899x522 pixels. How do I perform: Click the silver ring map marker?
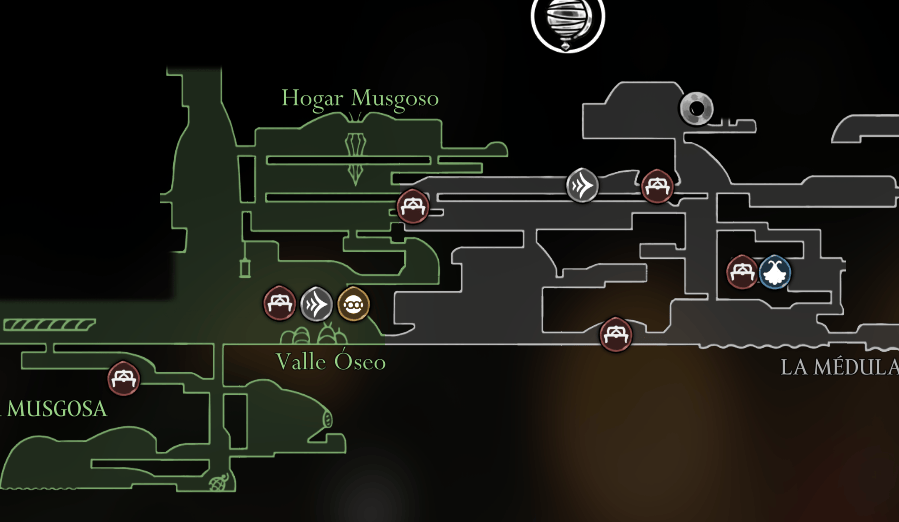point(696,108)
